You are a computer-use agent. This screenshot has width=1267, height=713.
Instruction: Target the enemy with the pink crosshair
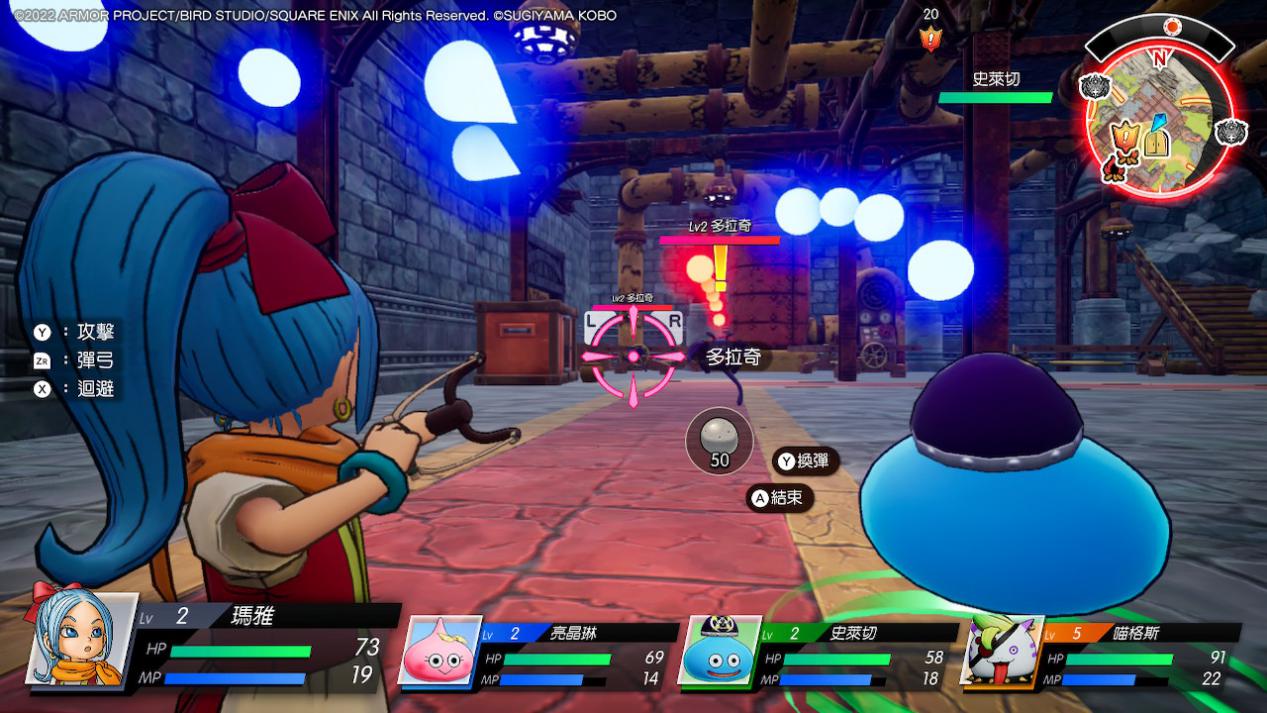(x=633, y=355)
